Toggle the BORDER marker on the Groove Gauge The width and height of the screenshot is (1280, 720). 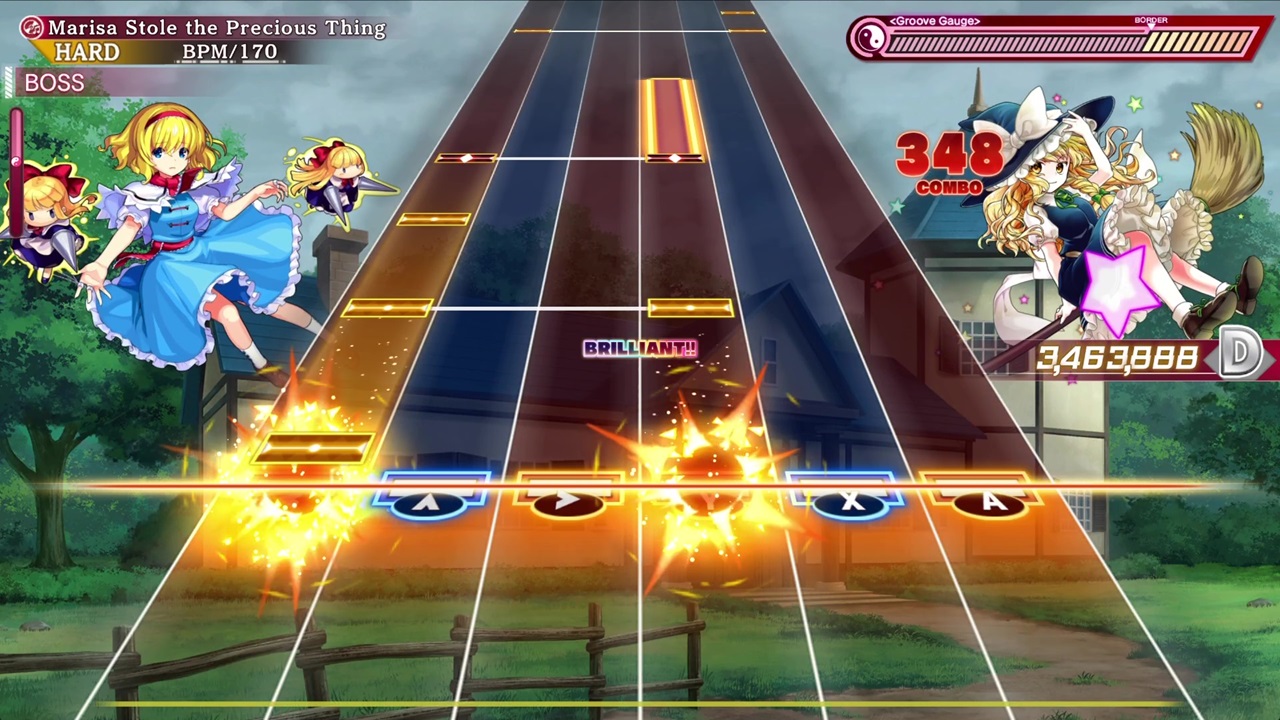1151,19
